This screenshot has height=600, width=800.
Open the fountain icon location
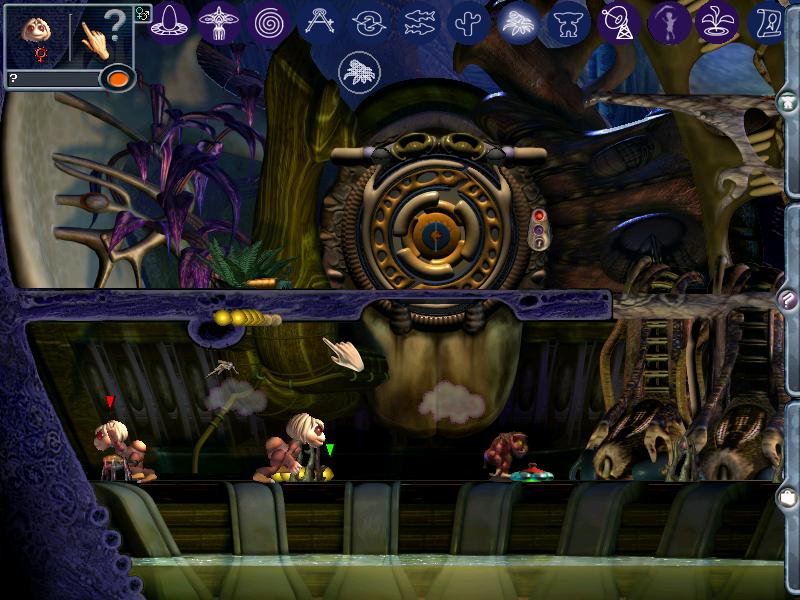(x=716, y=21)
